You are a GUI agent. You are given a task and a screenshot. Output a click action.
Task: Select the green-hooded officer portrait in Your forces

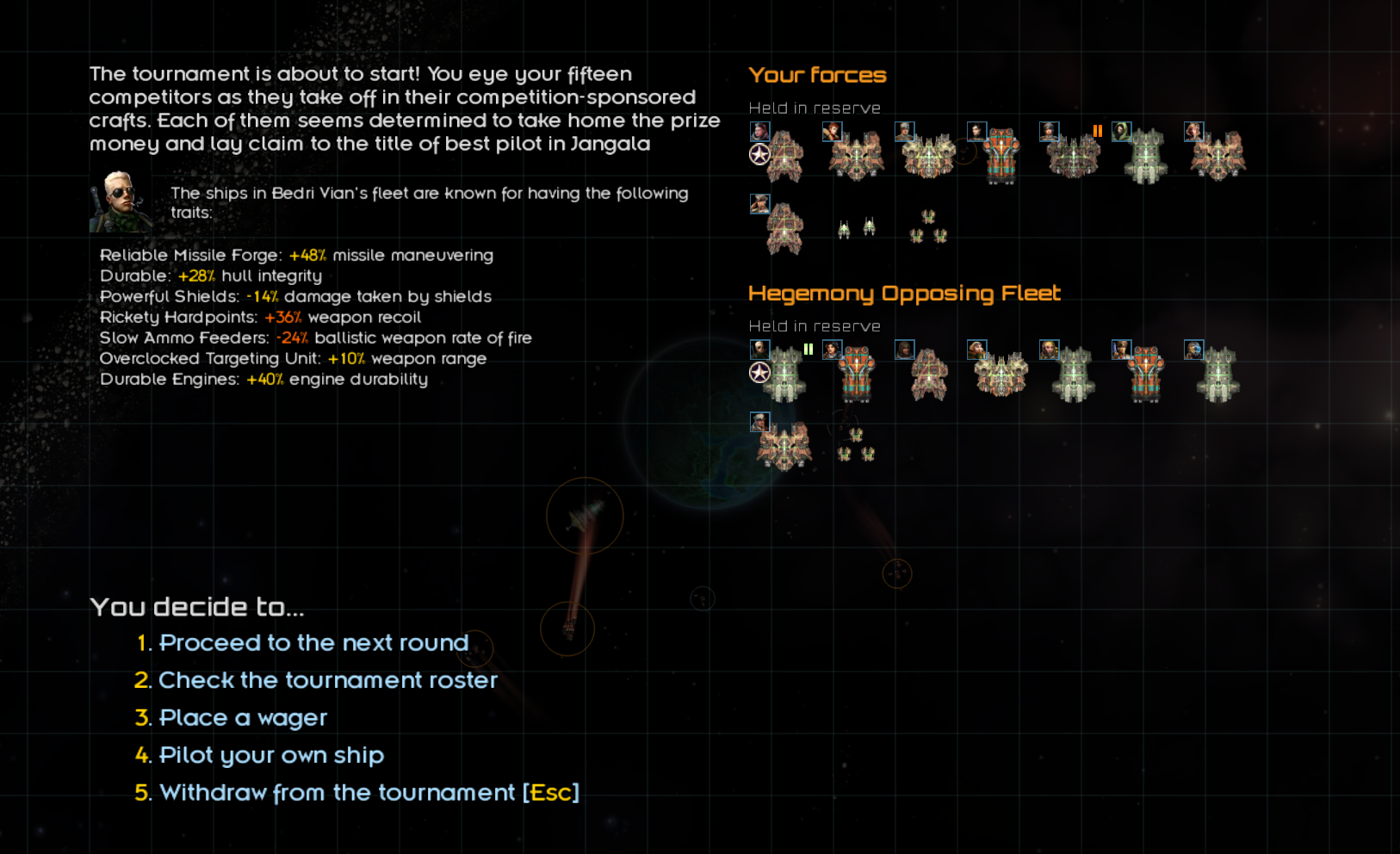coord(1121,132)
